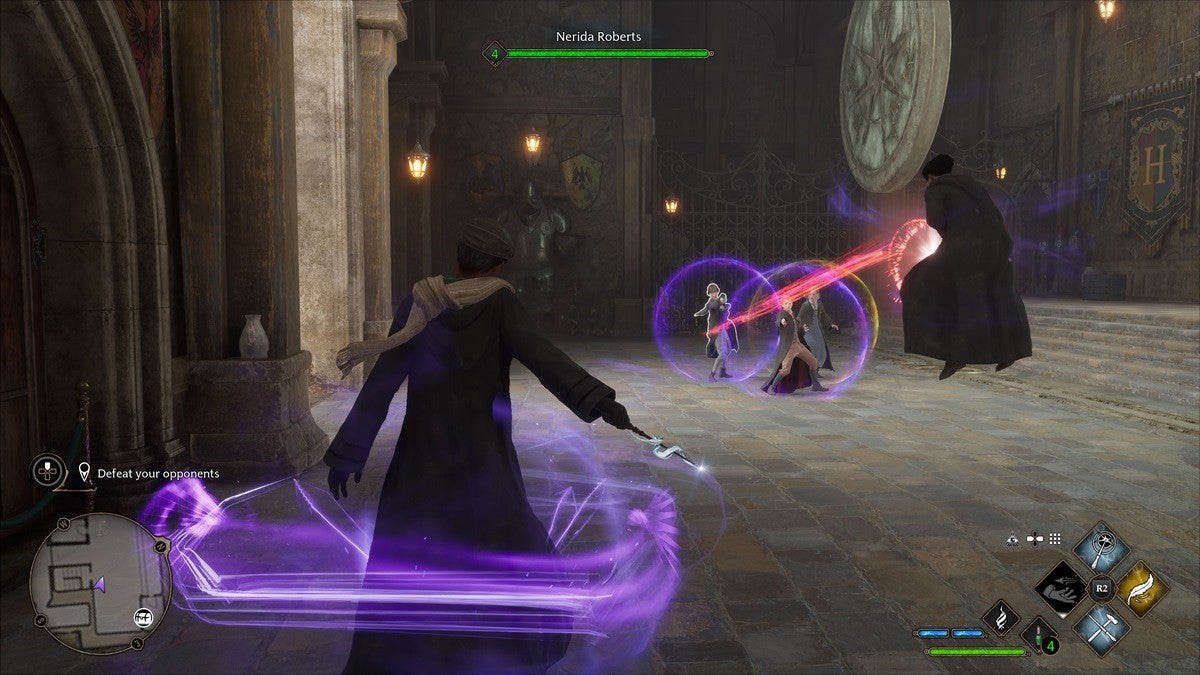The width and height of the screenshot is (1200, 675).
Task: Open the spell set grid icon
Action: pos(1054,539)
